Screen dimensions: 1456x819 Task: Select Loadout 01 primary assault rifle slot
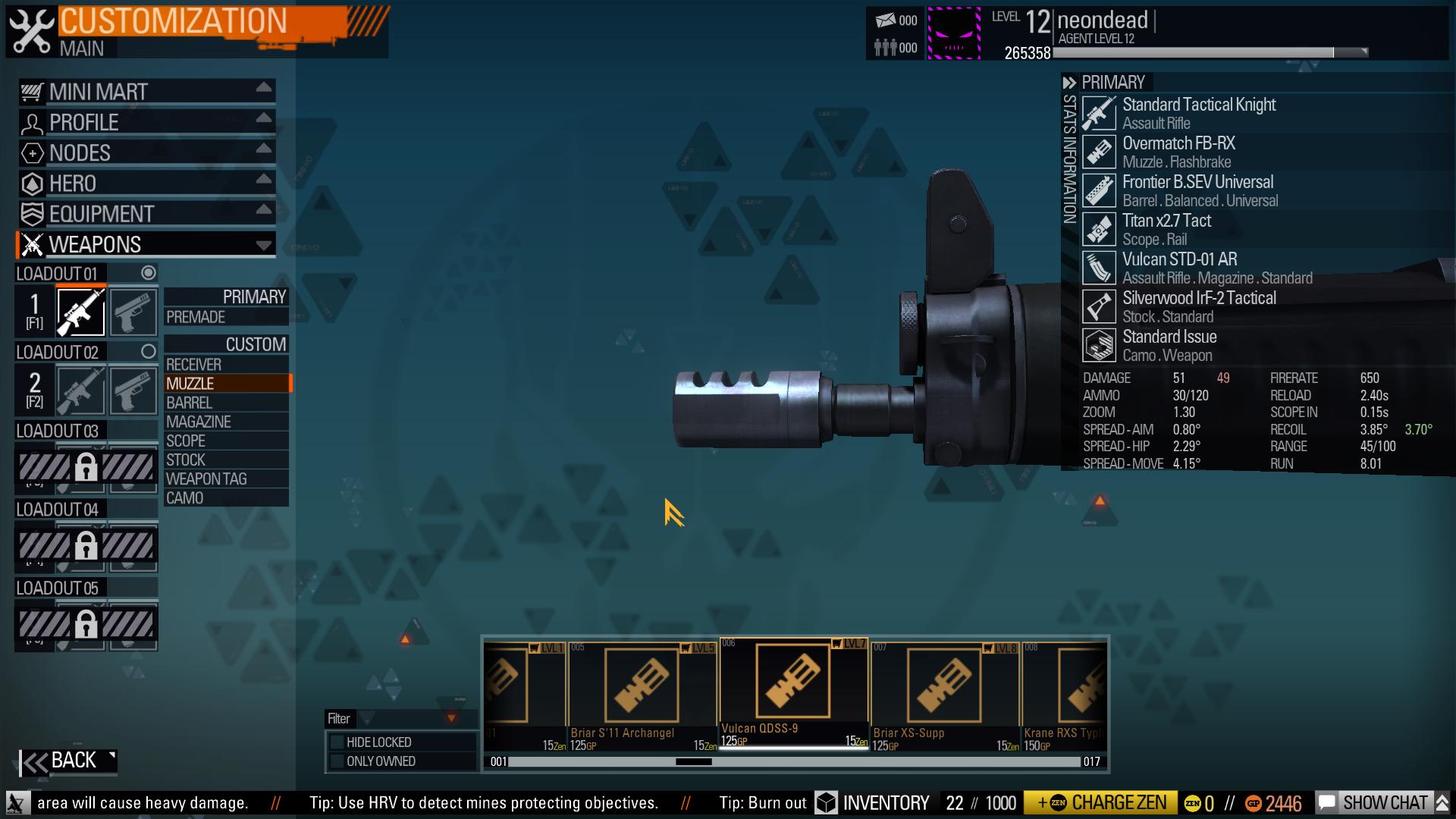pos(81,312)
